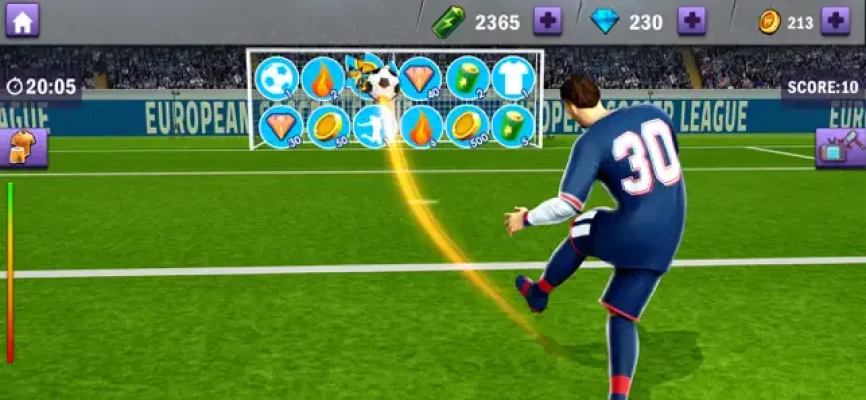The image size is (866, 400).
Task: Open the TV and megaphone button
Action: pos(841,148)
